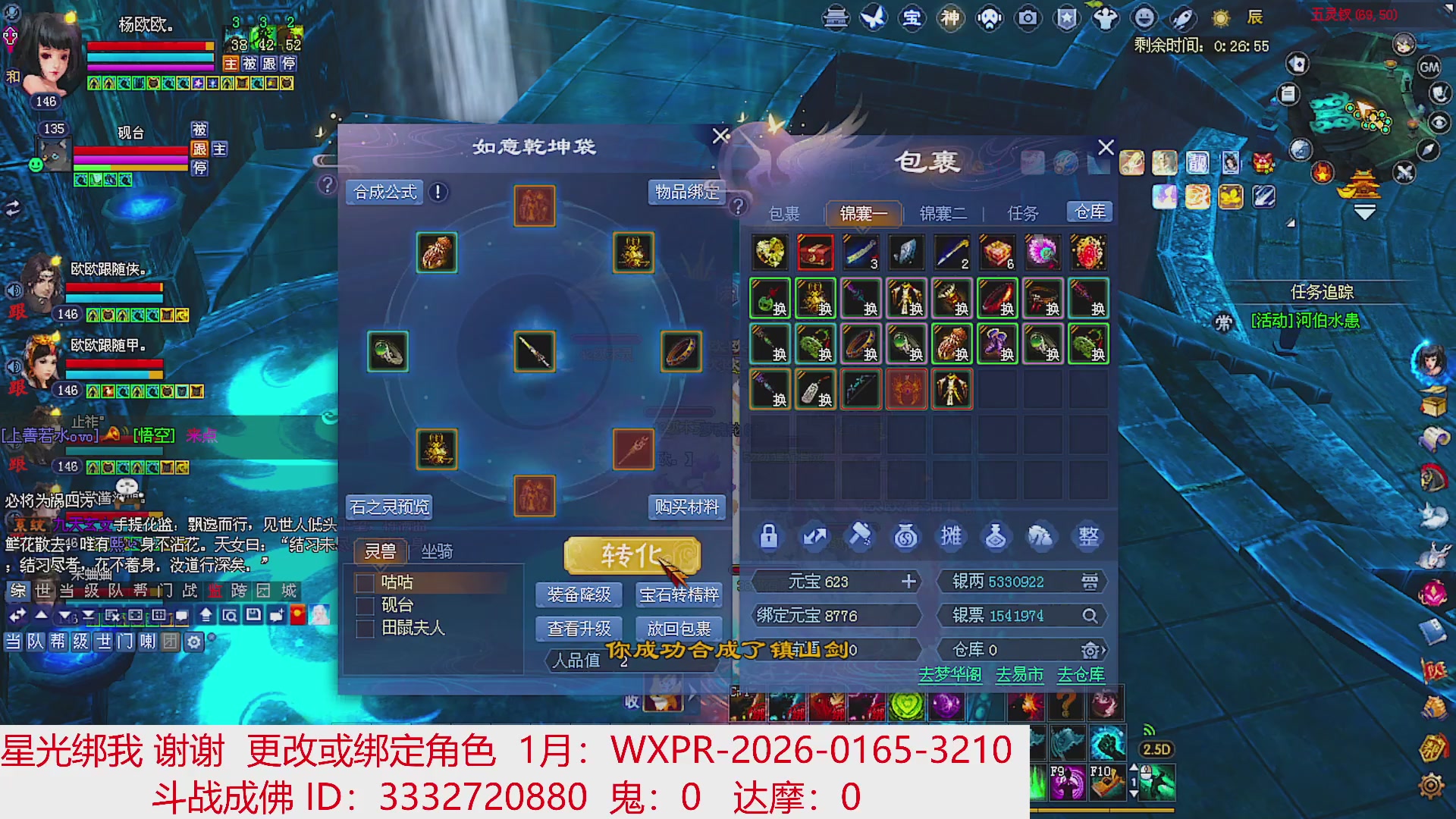Open the money pouch icon in bag toolbar
The width and height of the screenshot is (1456, 819).
905,536
